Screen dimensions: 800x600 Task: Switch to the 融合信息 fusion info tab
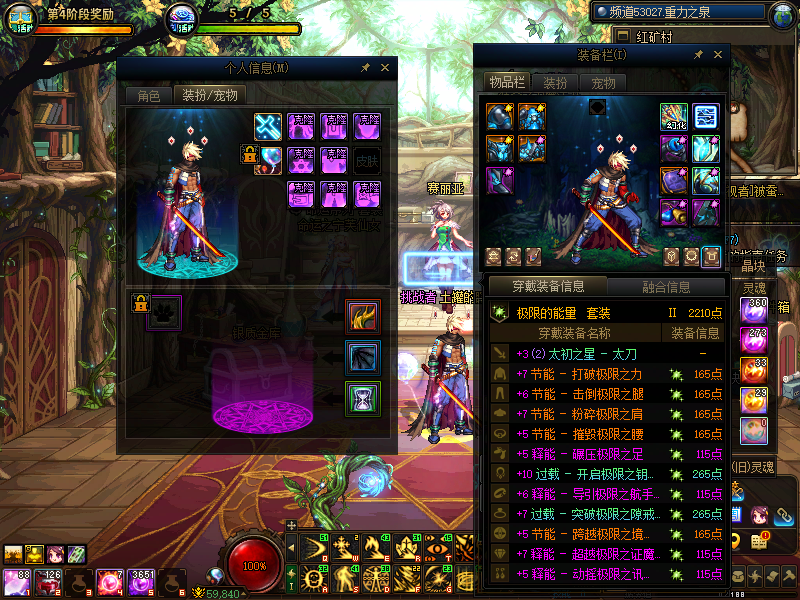point(665,287)
